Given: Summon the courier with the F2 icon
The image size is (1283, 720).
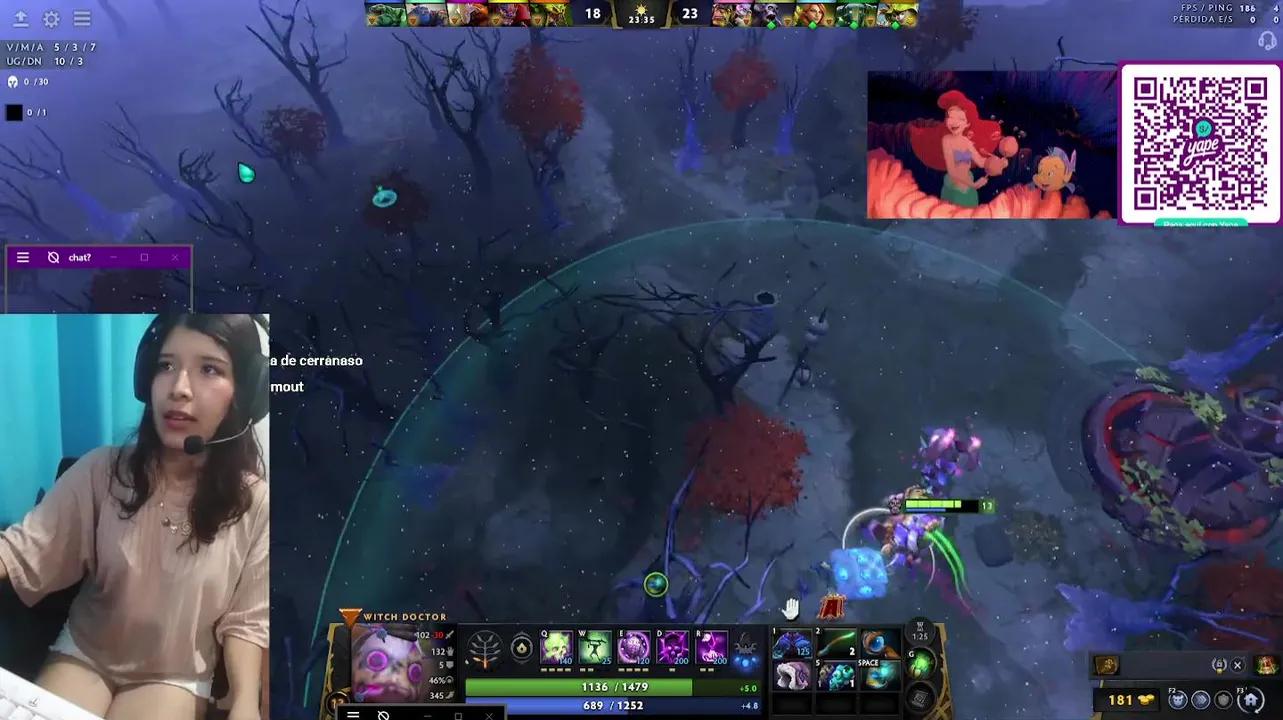Looking at the screenshot, I should (x=1178, y=699).
